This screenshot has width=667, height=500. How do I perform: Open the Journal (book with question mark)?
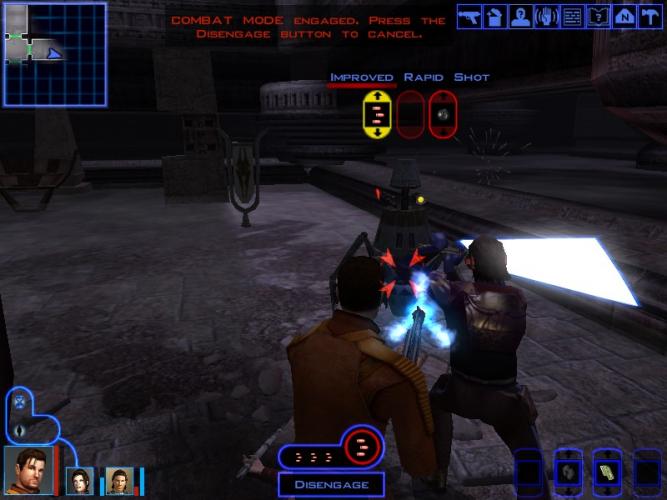click(598, 15)
